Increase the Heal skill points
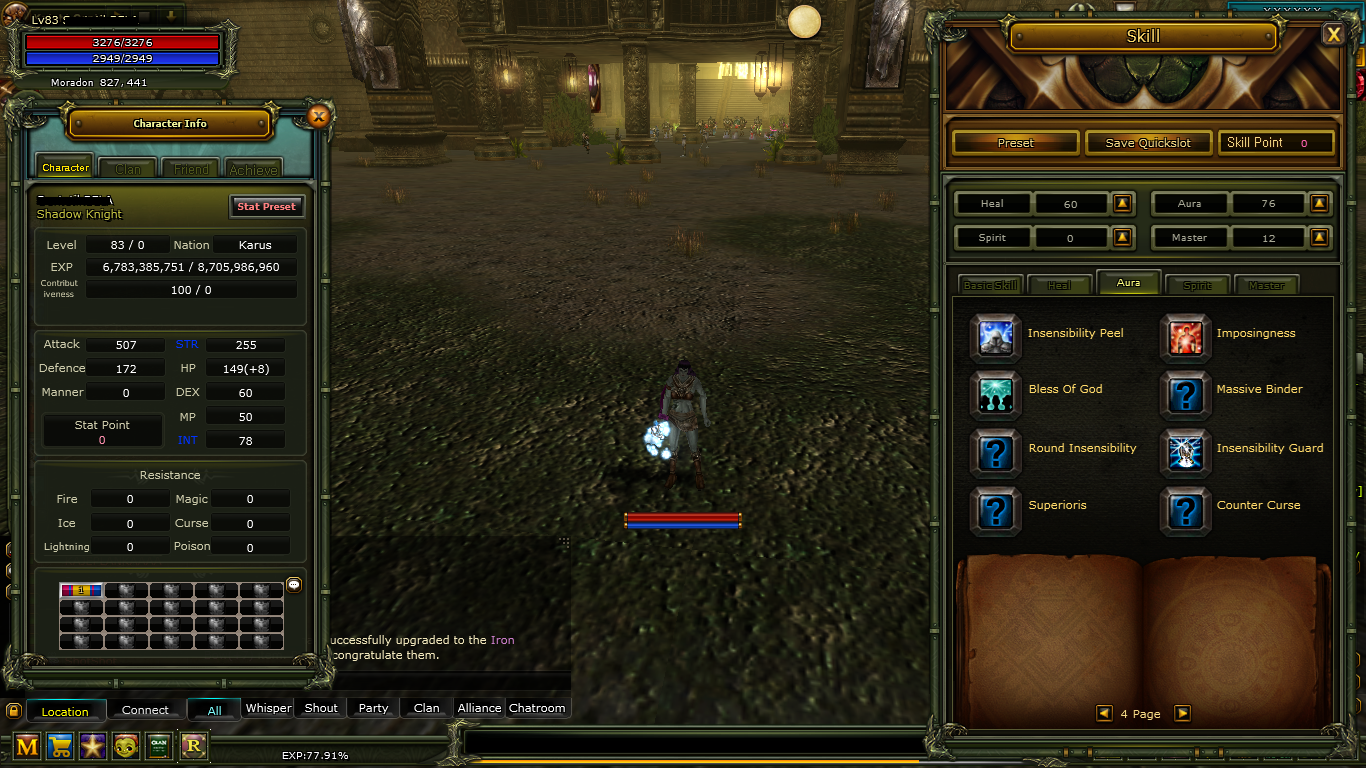Image resolution: width=1366 pixels, height=768 pixels. [1122, 204]
